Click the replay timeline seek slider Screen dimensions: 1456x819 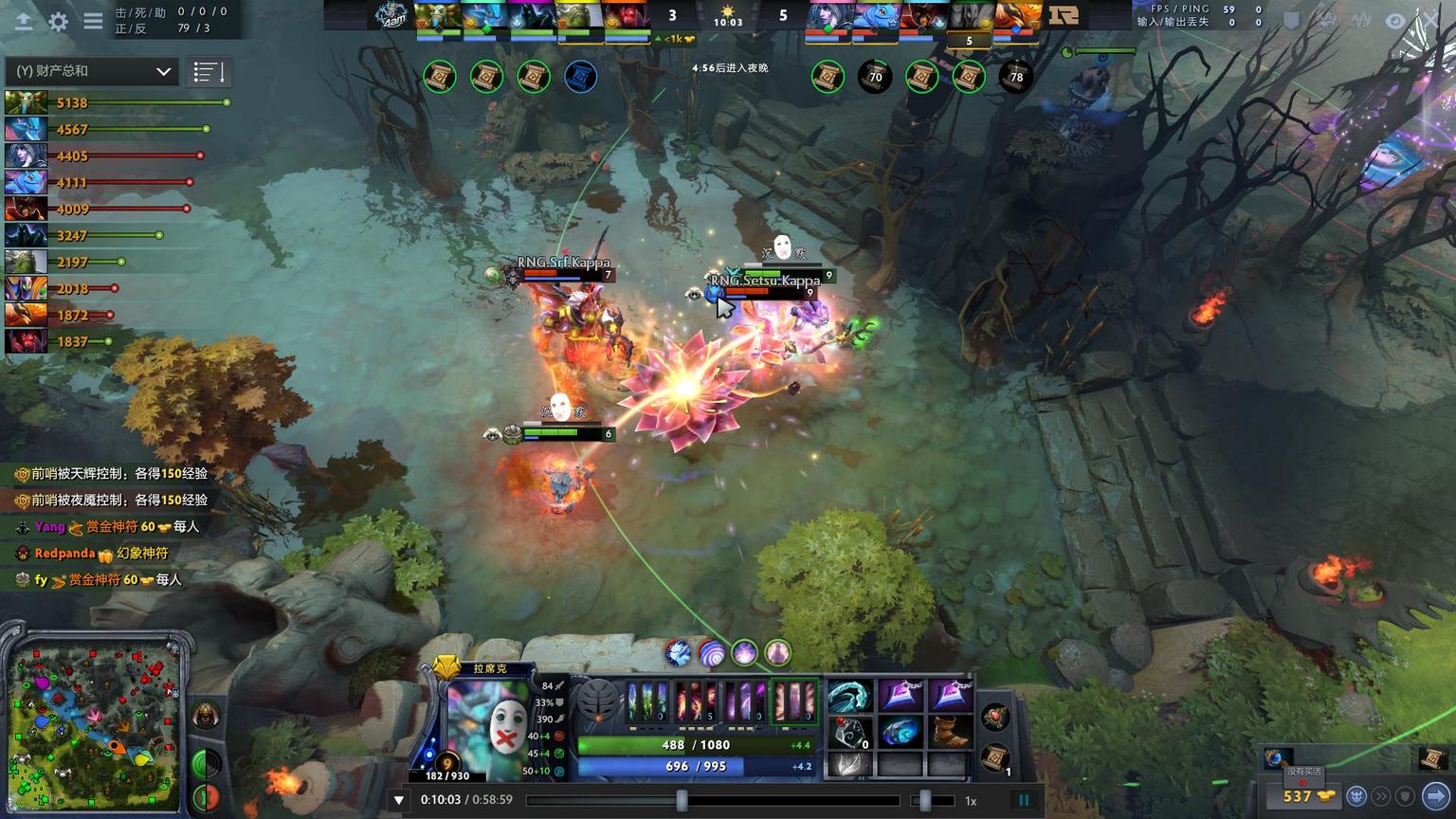coord(684,801)
